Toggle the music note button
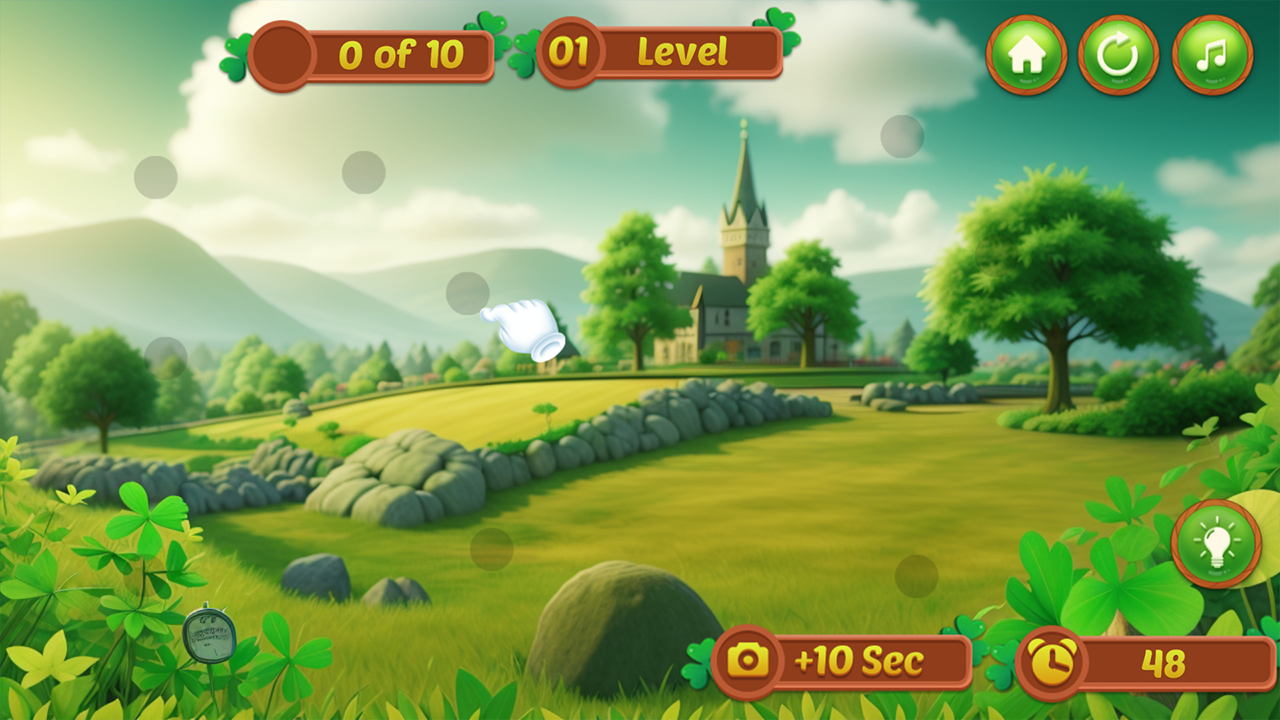The height and width of the screenshot is (720, 1280). [1212, 55]
